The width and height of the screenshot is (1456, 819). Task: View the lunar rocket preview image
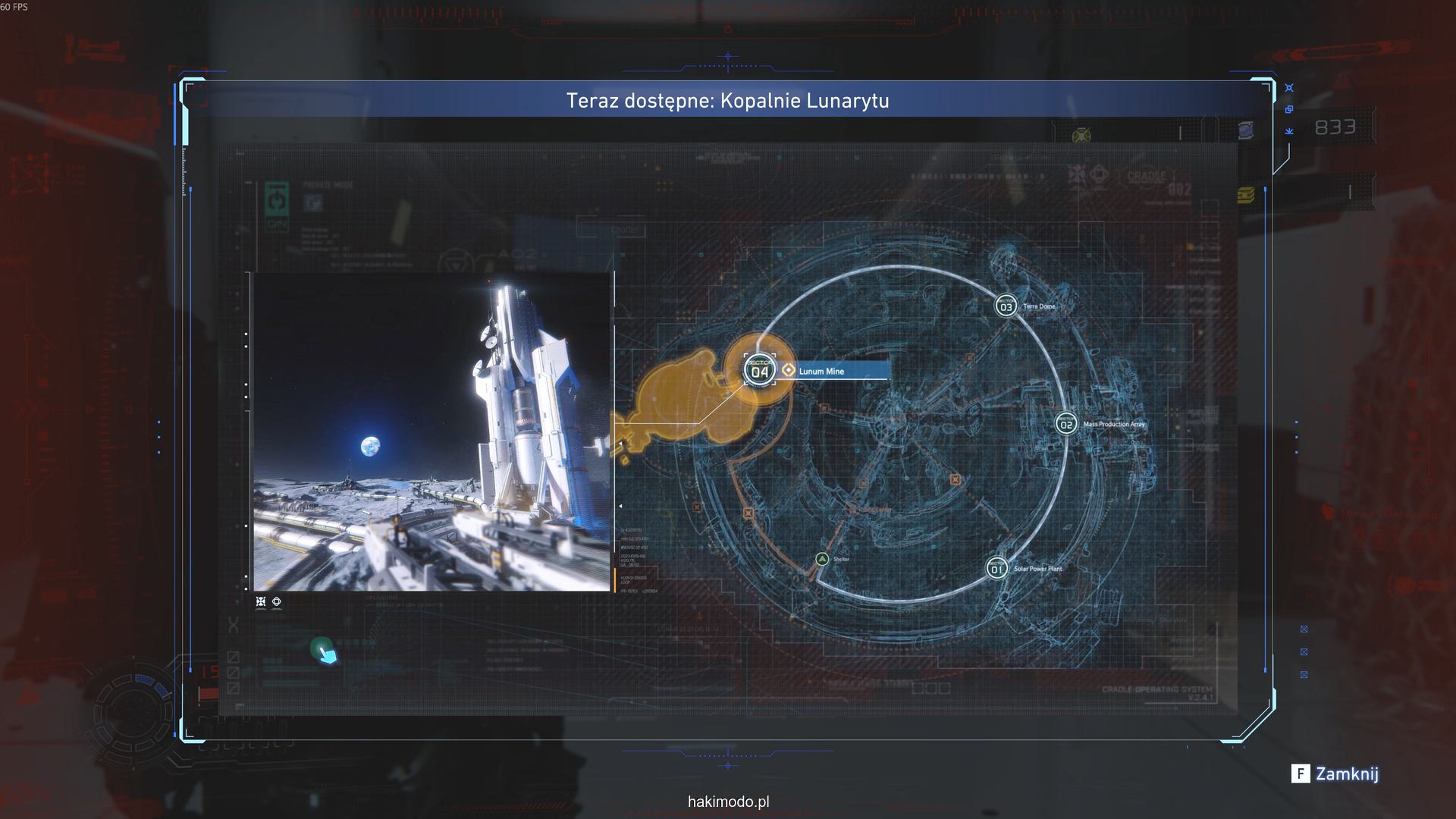pyautogui.click(x=431, y=431)
